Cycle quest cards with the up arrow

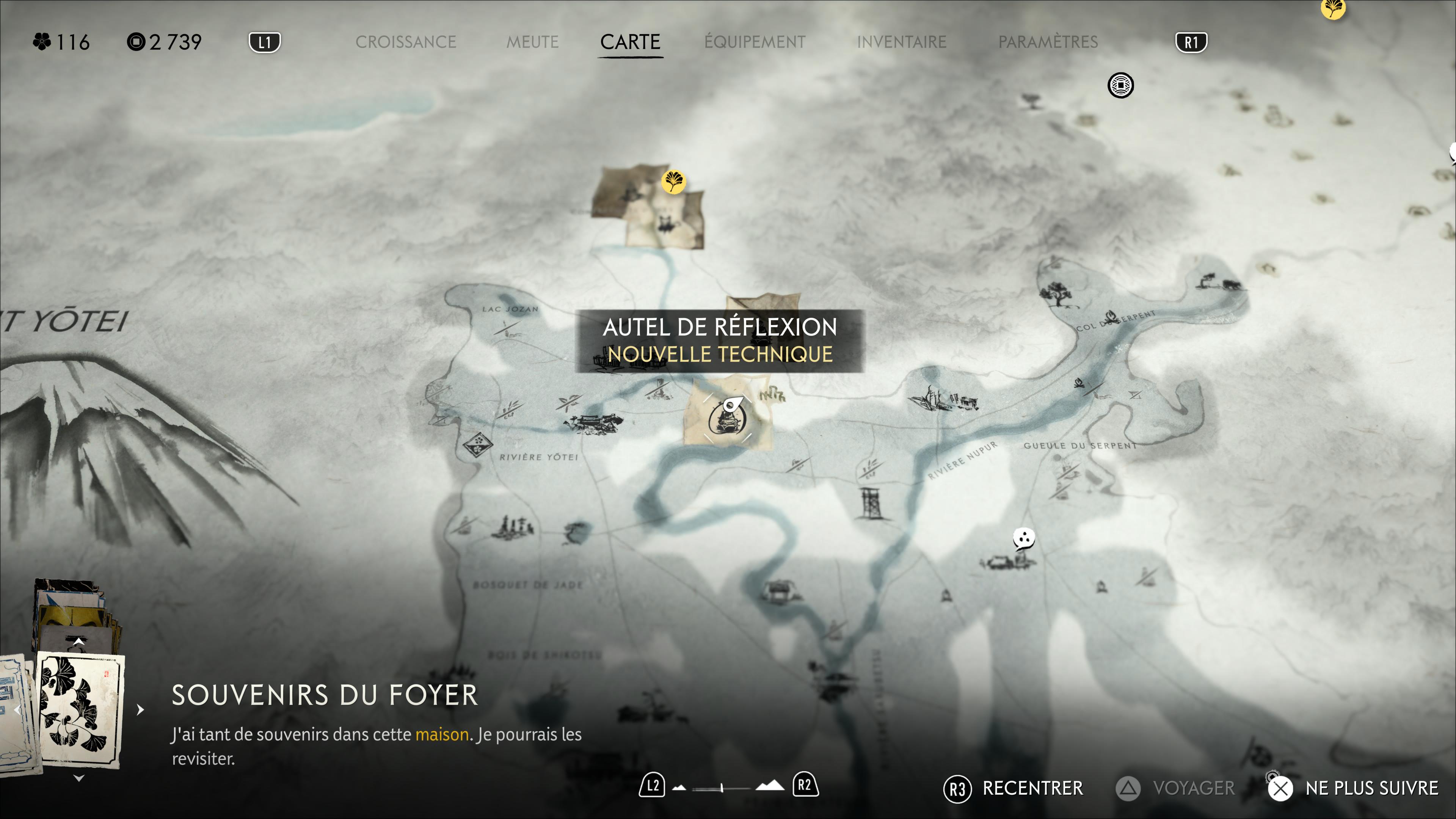click(79, 642)
